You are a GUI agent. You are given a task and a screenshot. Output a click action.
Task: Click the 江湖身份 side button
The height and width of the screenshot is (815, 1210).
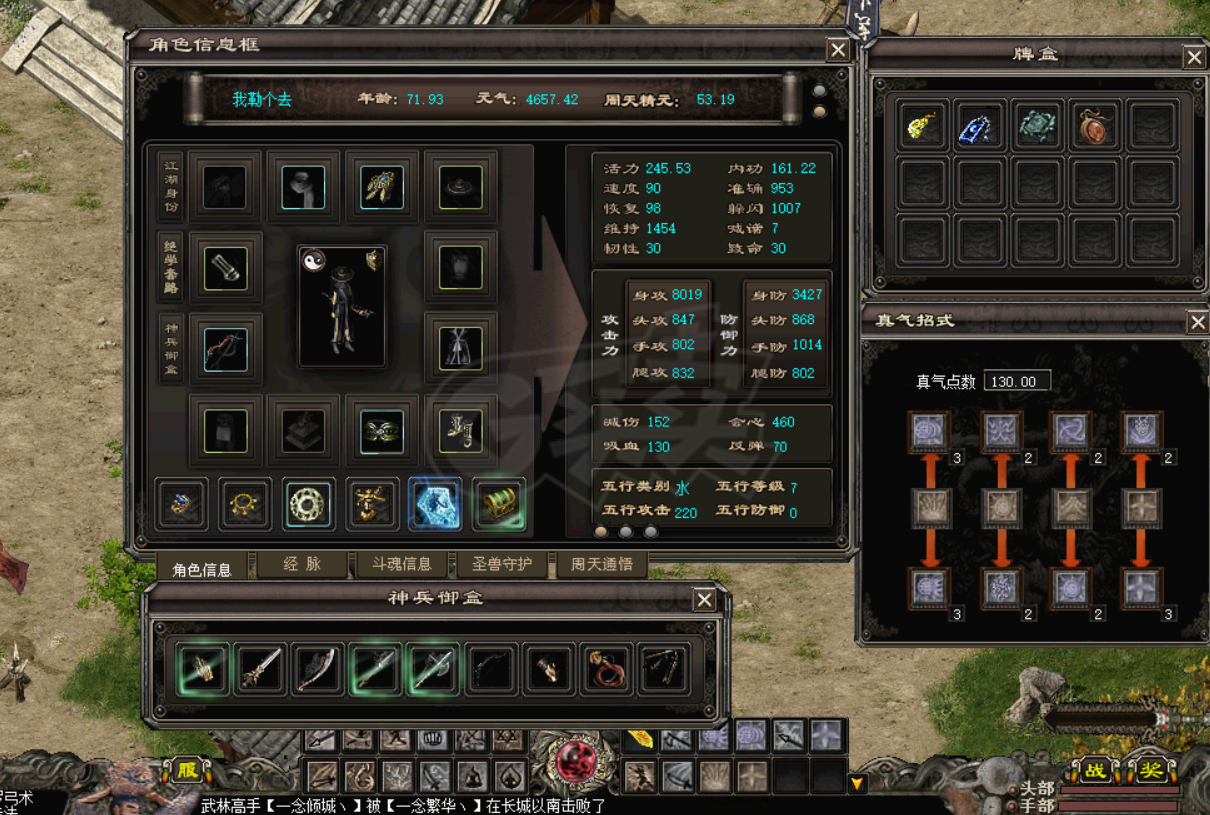(x=171, y=186)
